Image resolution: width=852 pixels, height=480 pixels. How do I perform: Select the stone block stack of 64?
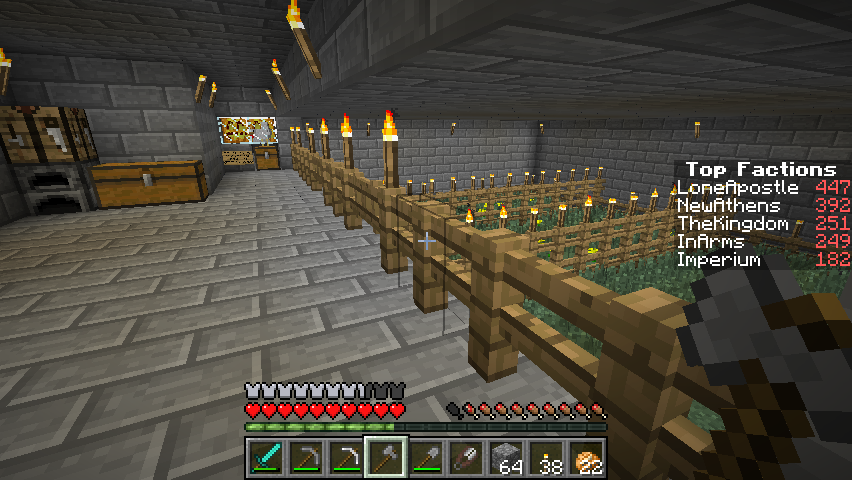coord(506,458)
